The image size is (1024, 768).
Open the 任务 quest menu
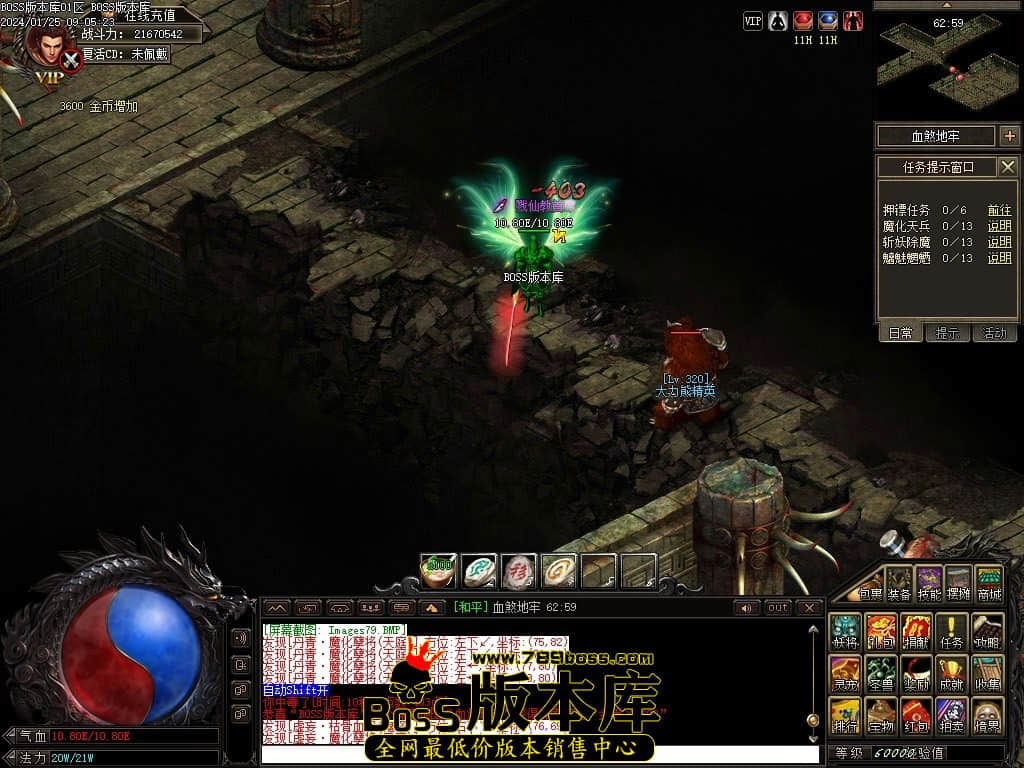pos(952,631)
